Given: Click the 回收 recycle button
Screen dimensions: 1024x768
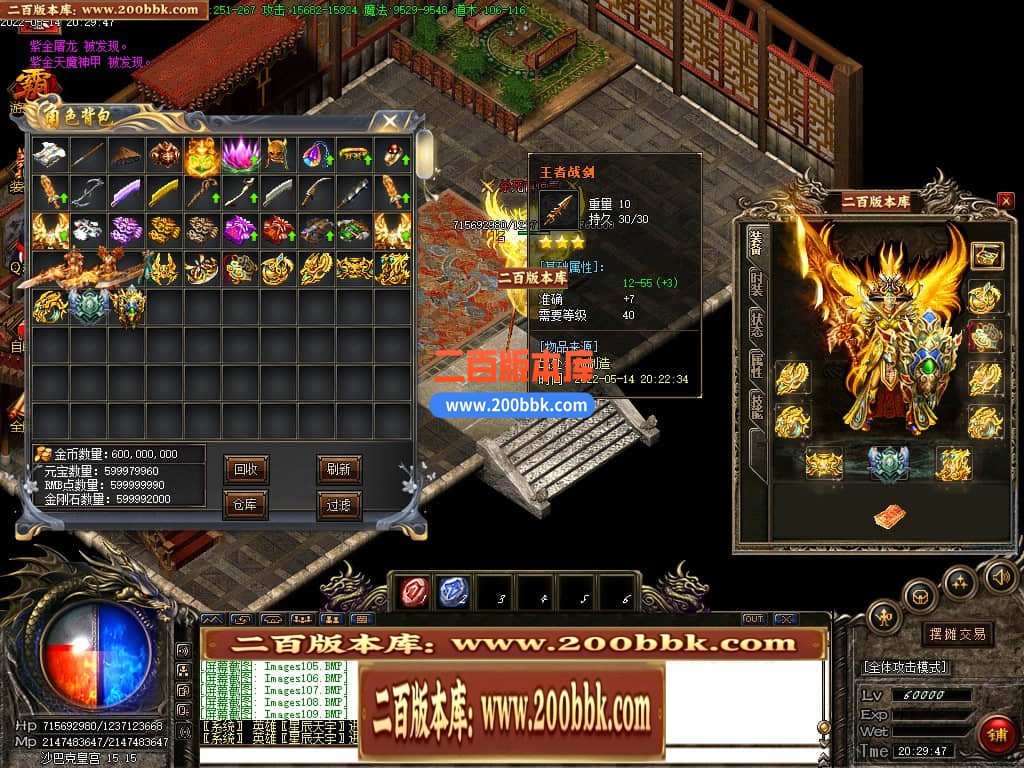Looking at the screenshot, I should click(x=245, y=469).
